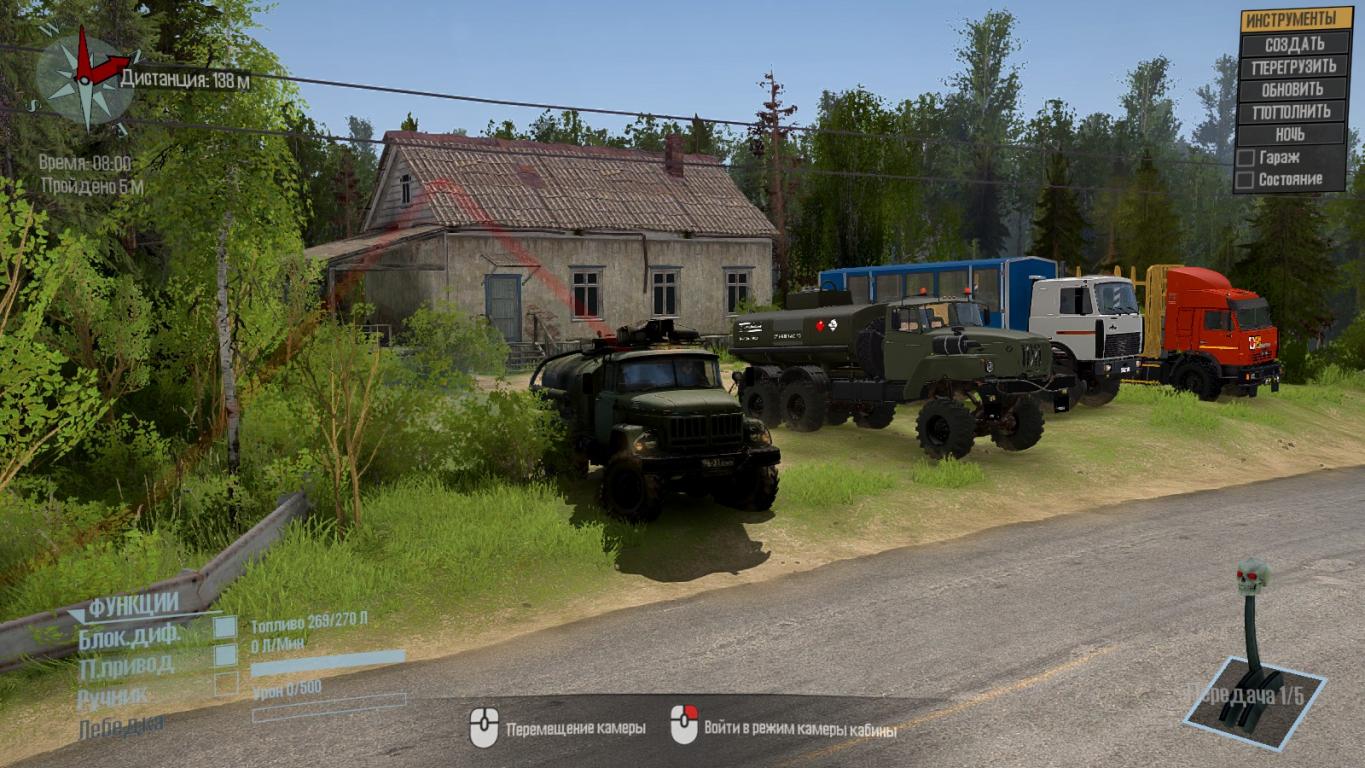
Task: Click the skull-topped gear shifter
Action: point(1250,640)
